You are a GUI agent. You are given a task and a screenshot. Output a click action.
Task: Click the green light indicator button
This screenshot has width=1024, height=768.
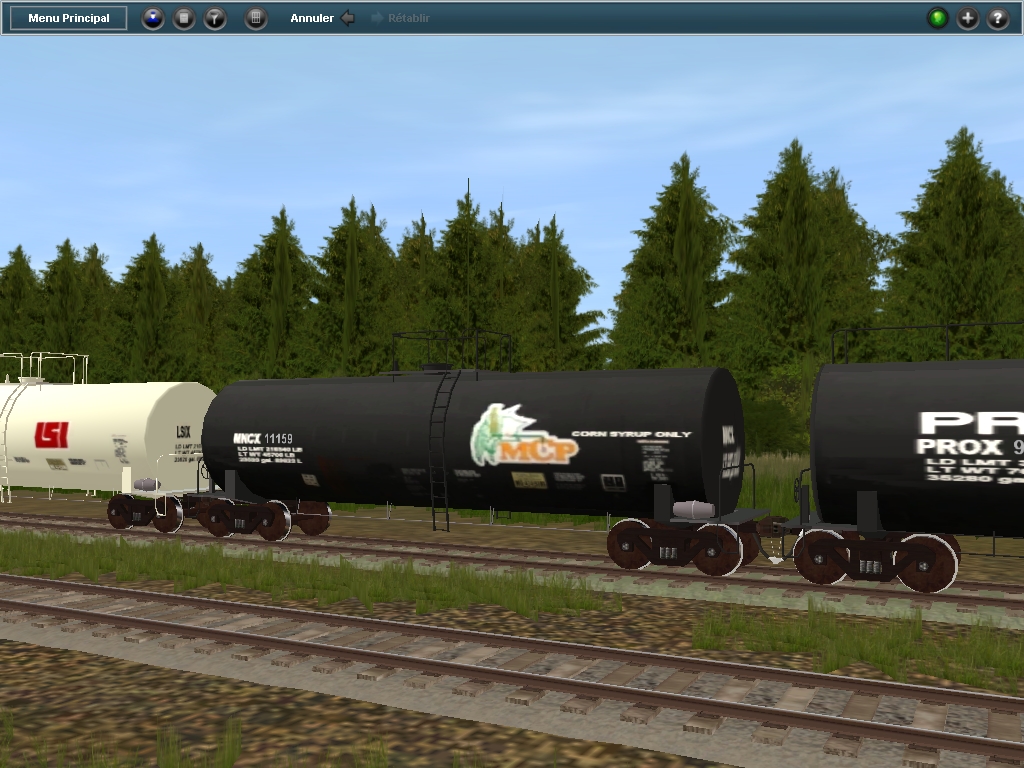[x=937, y=18]
